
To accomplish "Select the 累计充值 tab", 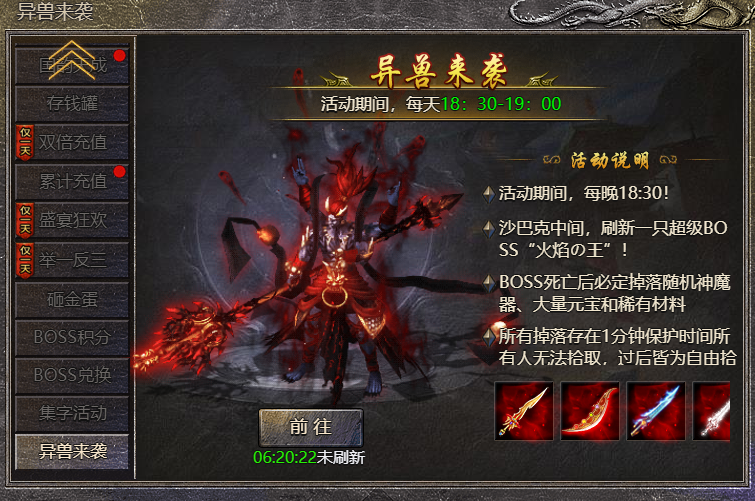I will tap(72, 181).
